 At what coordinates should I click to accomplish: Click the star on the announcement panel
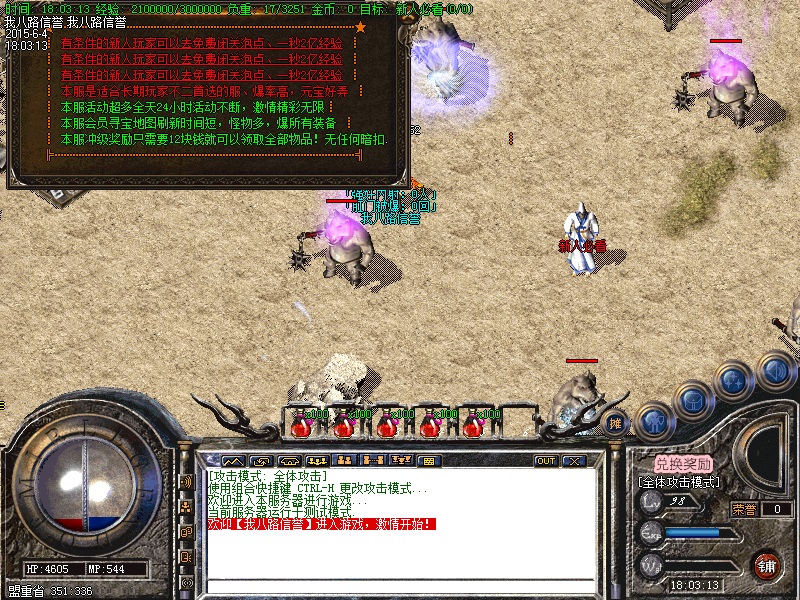click(360, 27)
